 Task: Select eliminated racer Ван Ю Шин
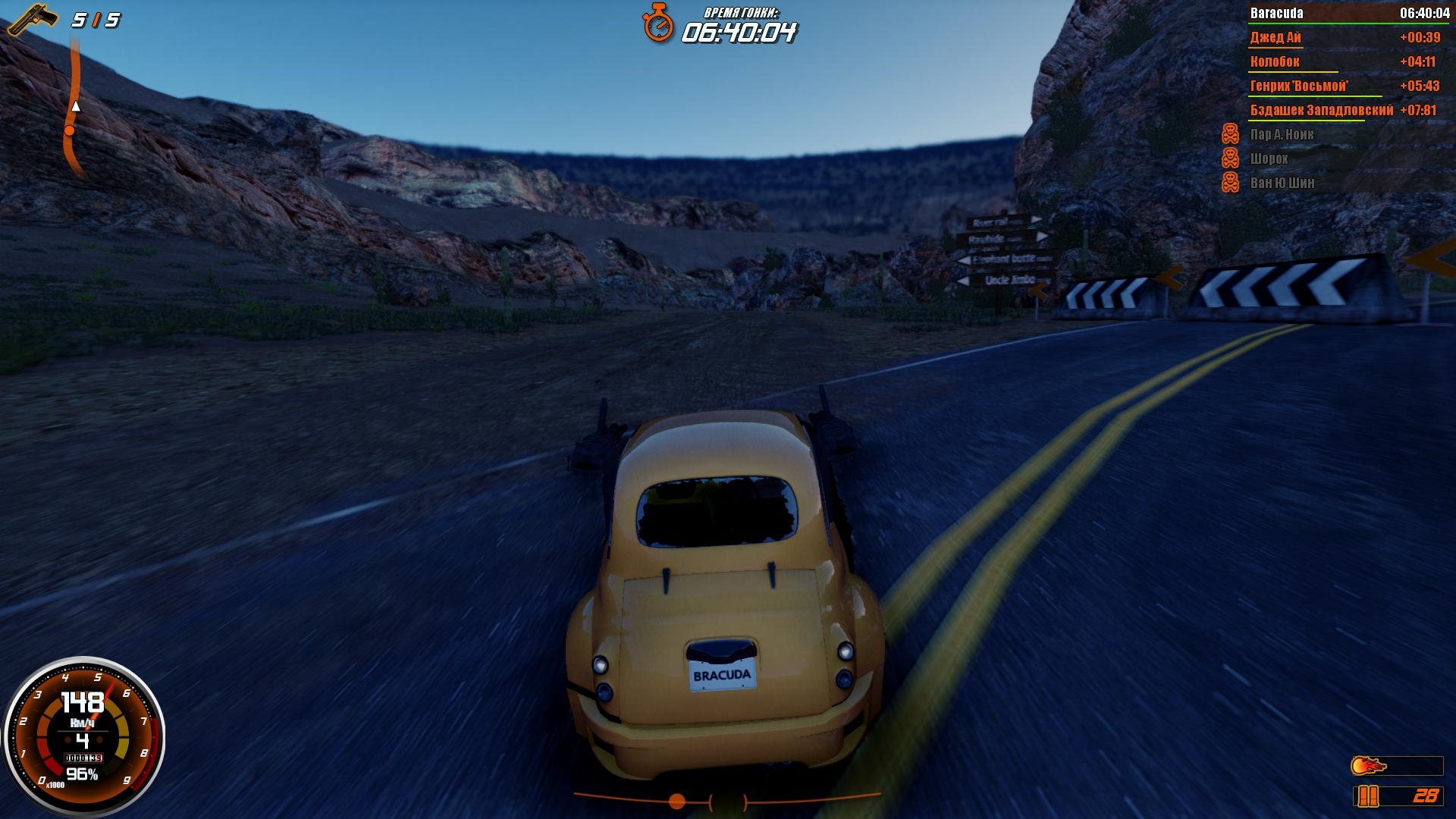coord(1282,183)
